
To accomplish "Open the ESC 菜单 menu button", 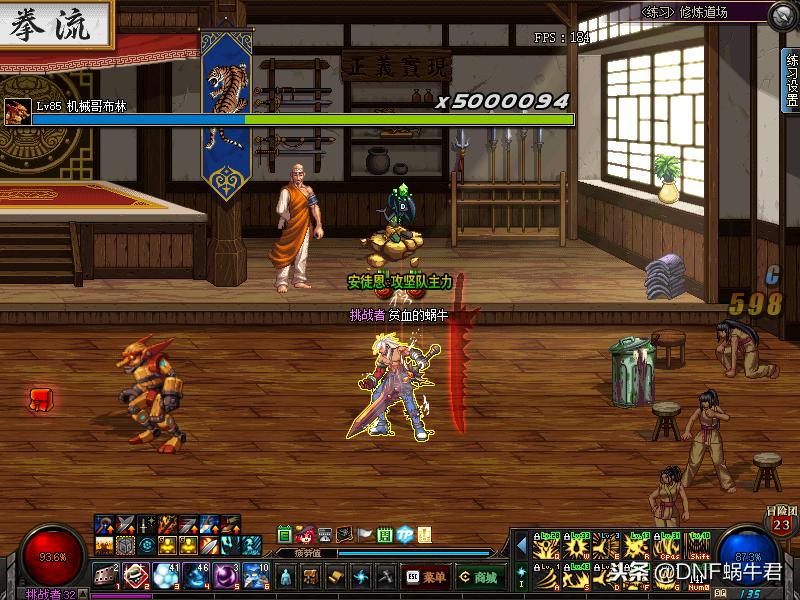I will tap(425, 576).
